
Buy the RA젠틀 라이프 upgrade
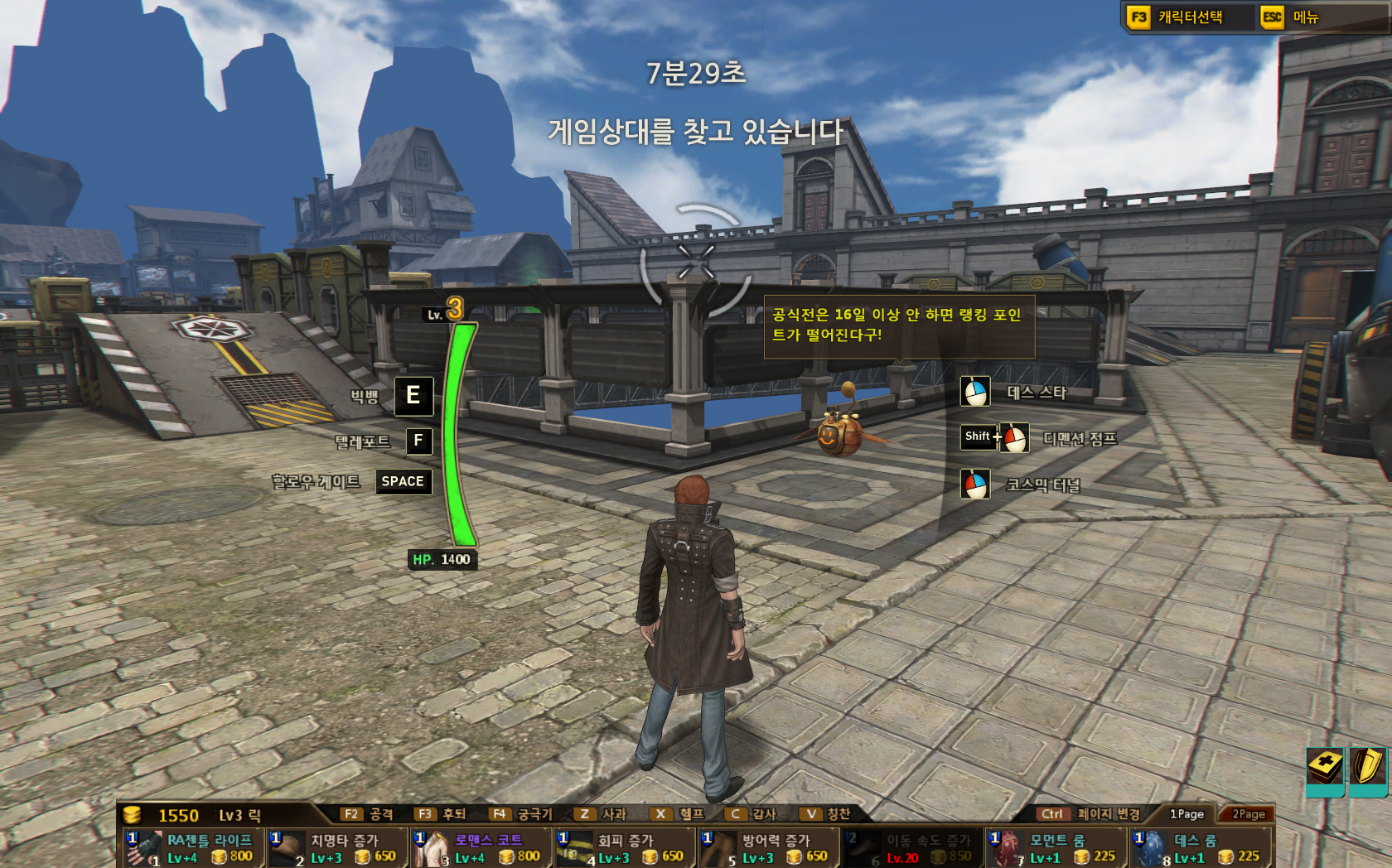click(x=194, y=848)
